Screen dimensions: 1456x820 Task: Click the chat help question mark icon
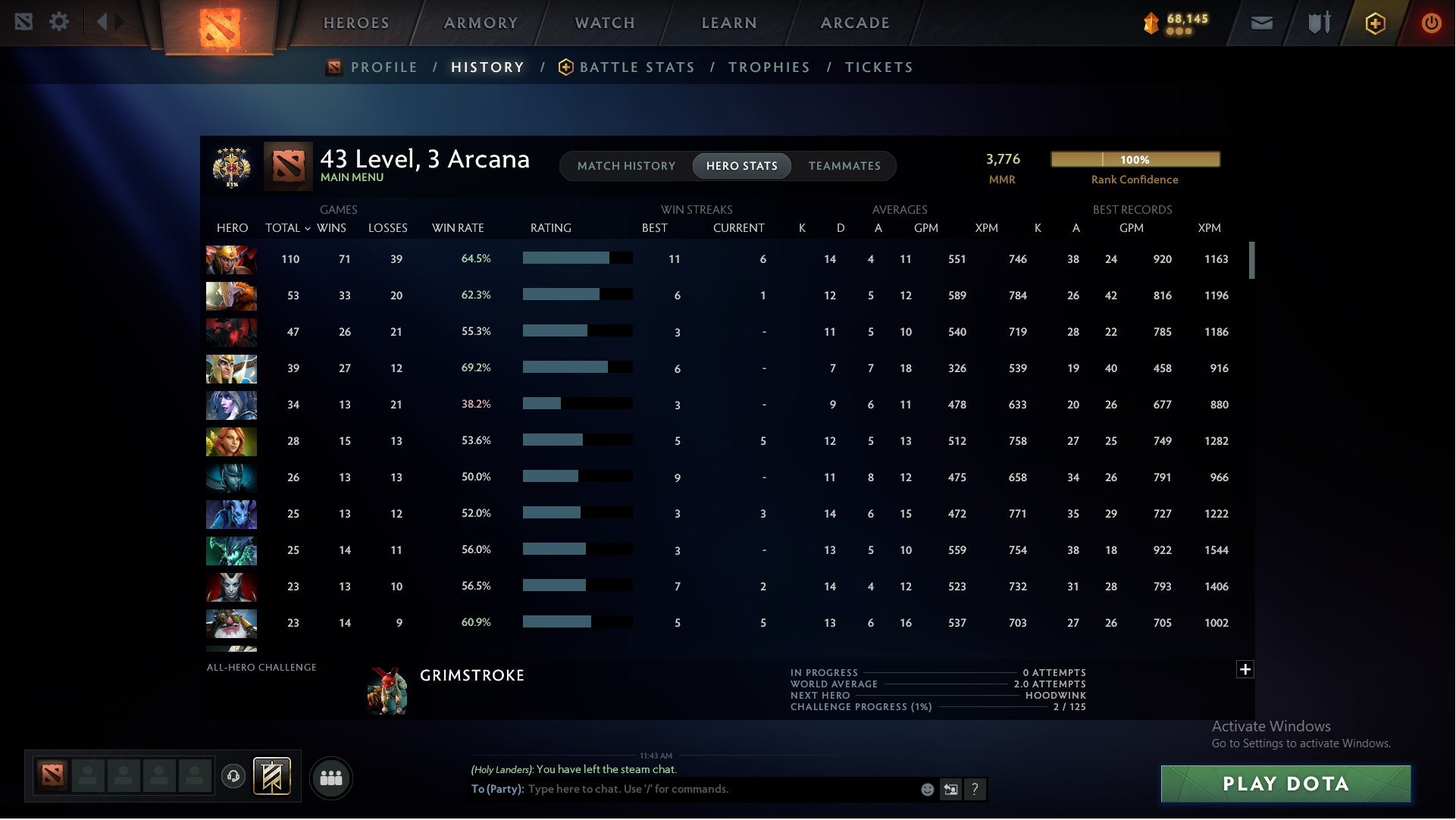point(975,789)
